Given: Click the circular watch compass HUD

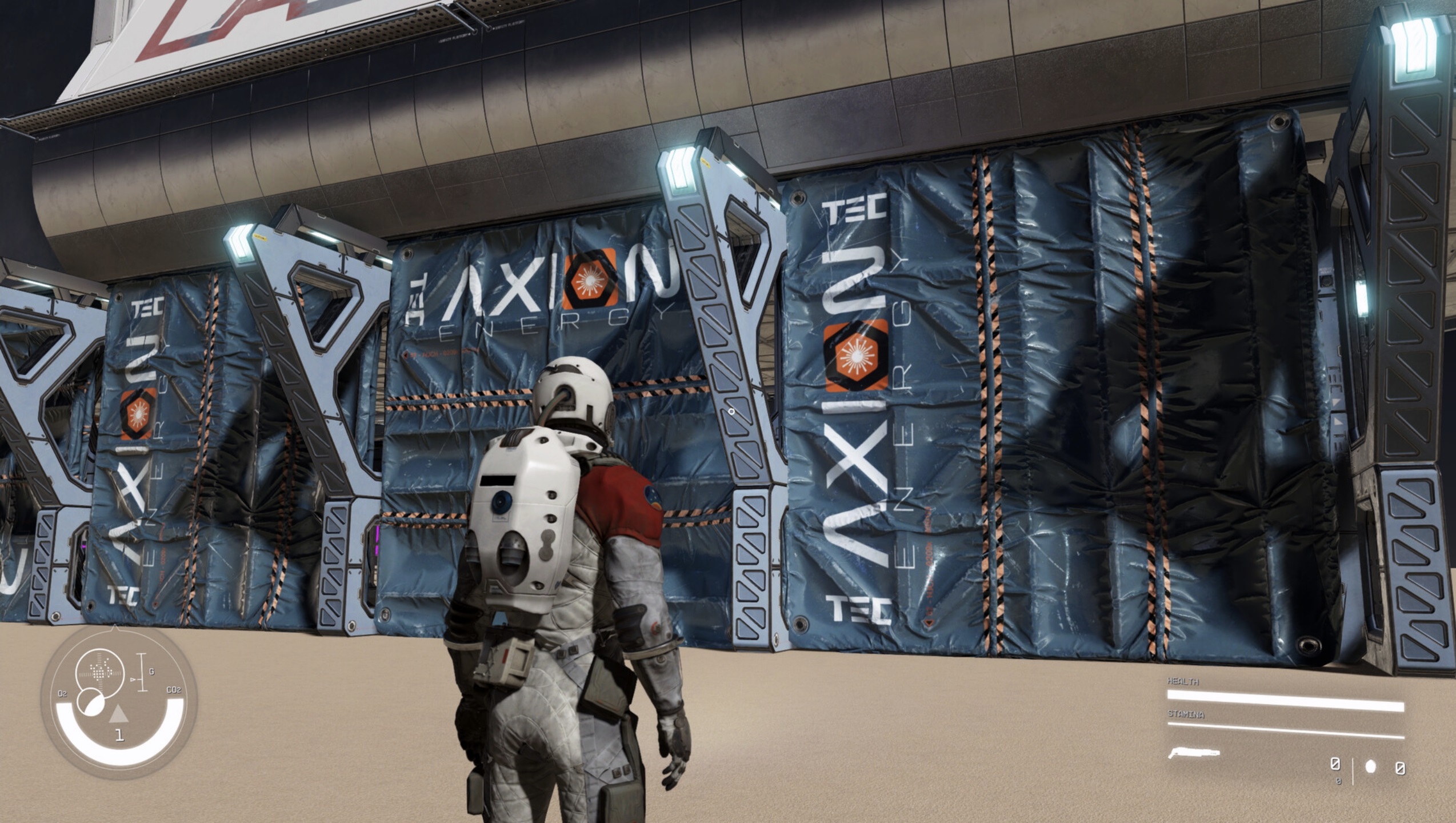Looking at the screenshot, I should (x=119, y=702).
